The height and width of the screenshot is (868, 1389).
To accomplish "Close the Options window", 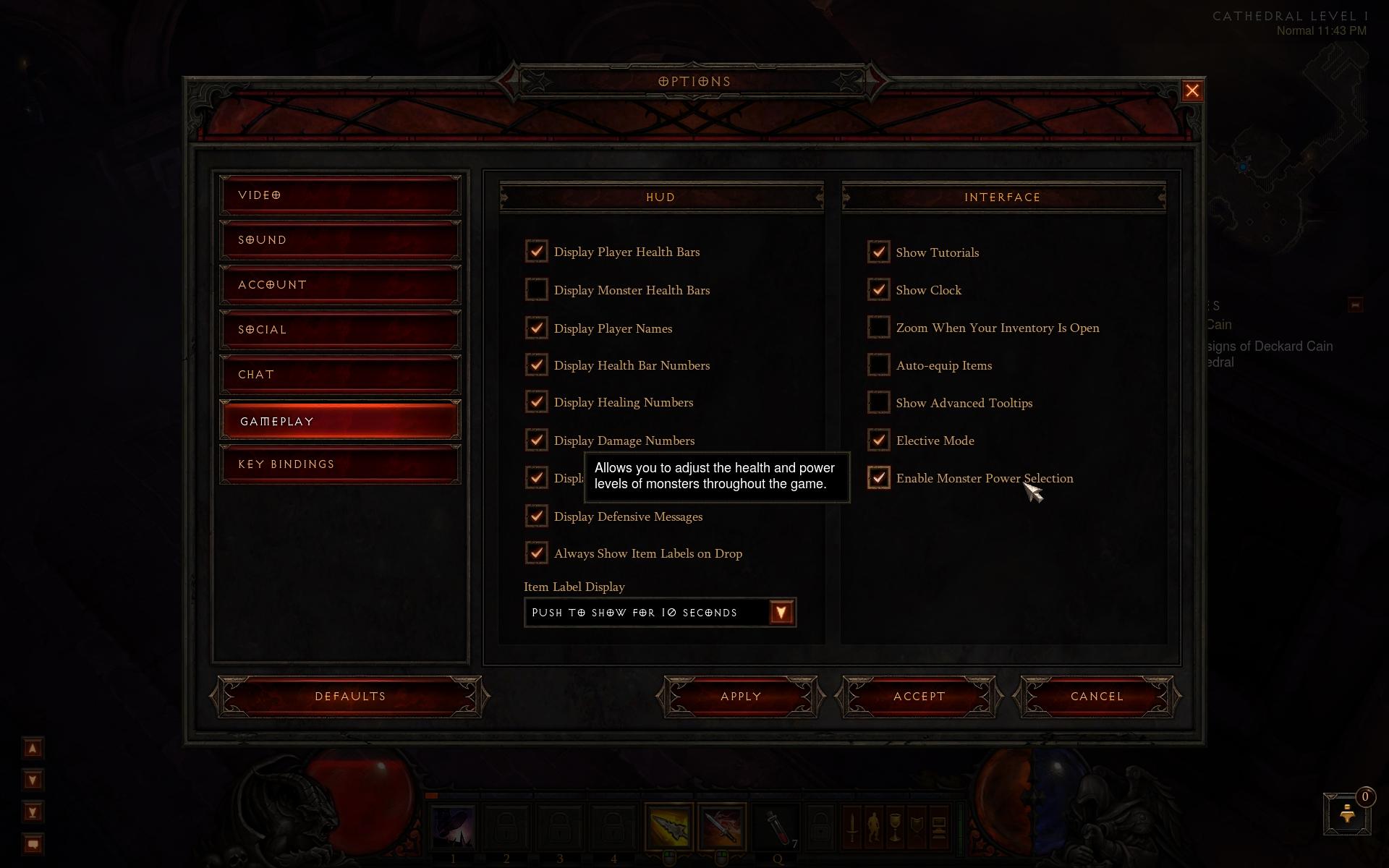I will click(1192, 91).
